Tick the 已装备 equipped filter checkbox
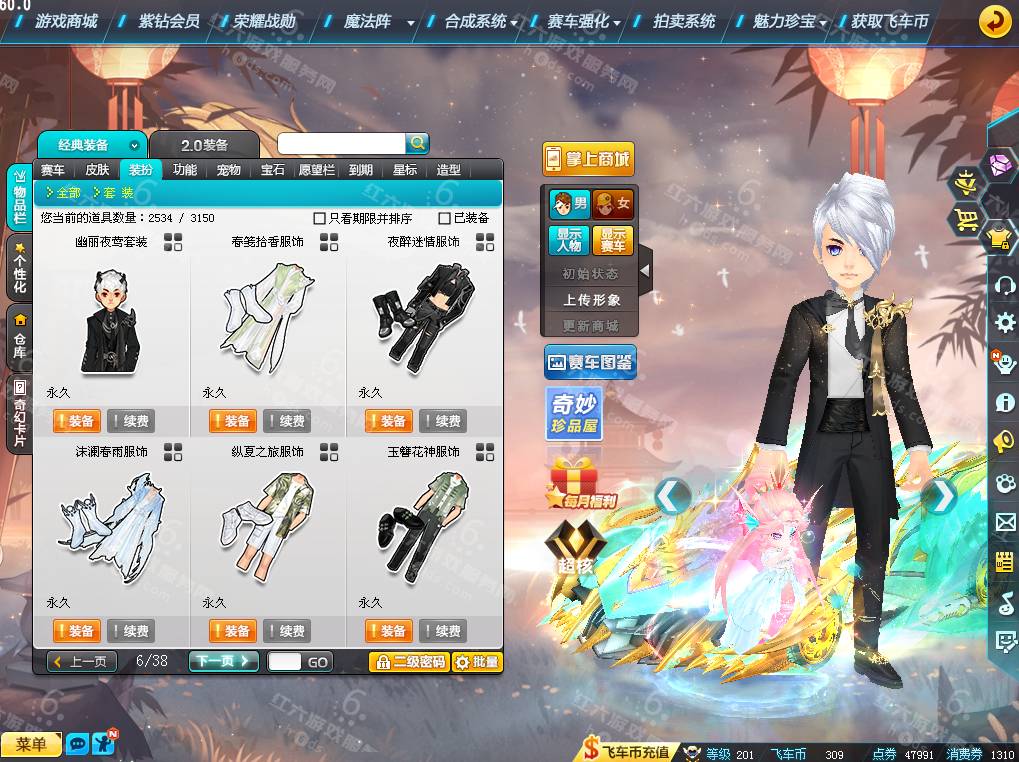The height and width of the screenshot is (762, 1019). (445, 218)
